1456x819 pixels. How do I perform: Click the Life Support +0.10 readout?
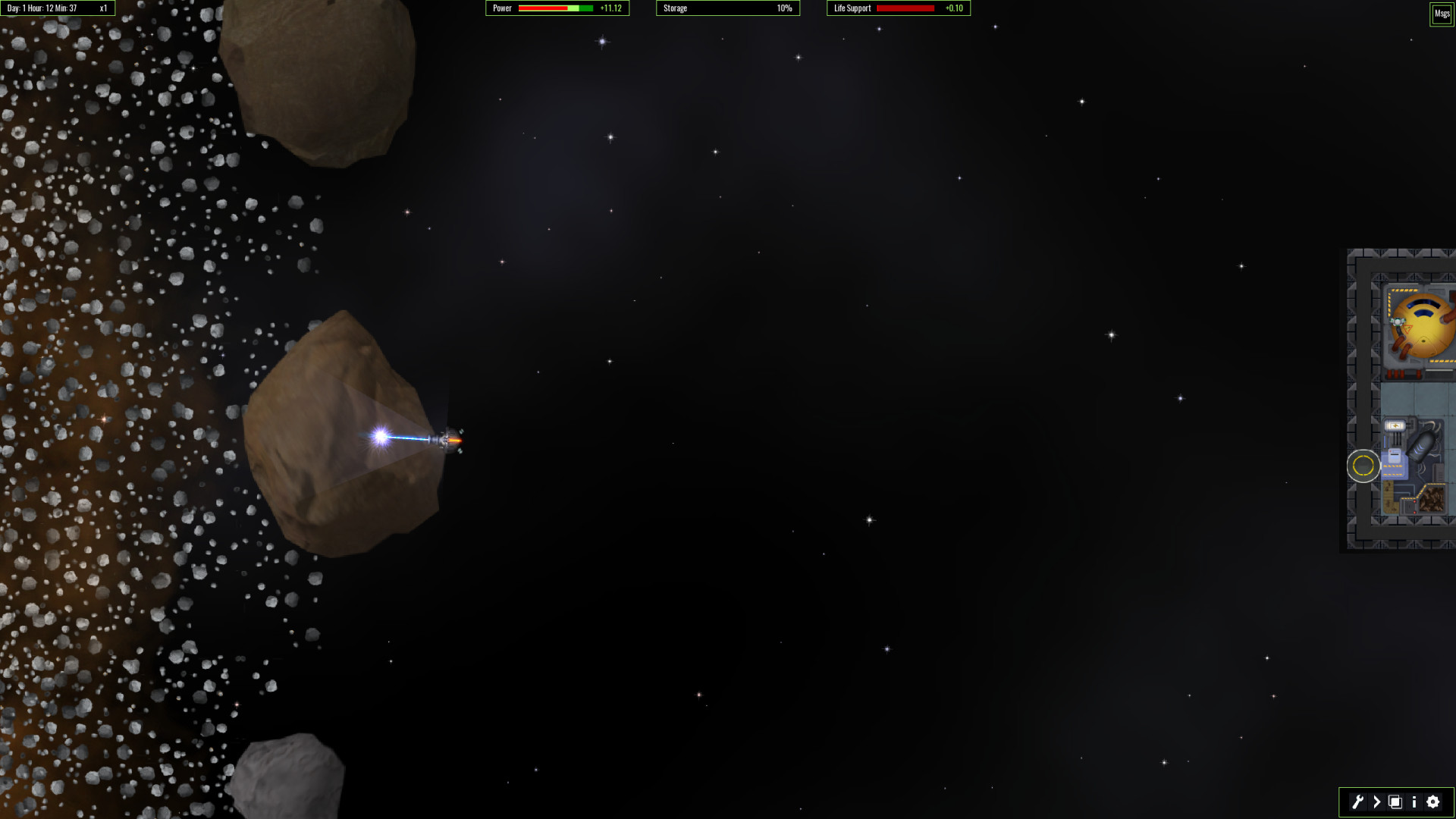click(x=955, y=8)
